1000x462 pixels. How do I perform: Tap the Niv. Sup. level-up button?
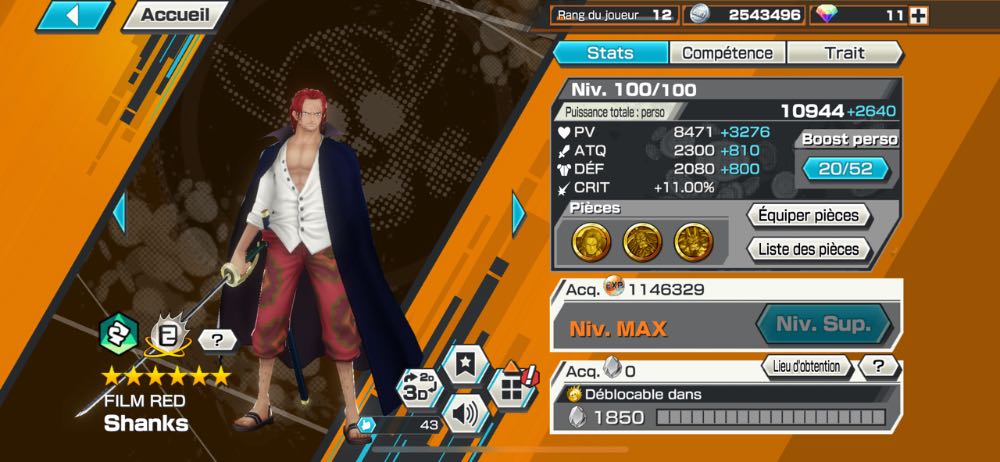tap(823, 325)
